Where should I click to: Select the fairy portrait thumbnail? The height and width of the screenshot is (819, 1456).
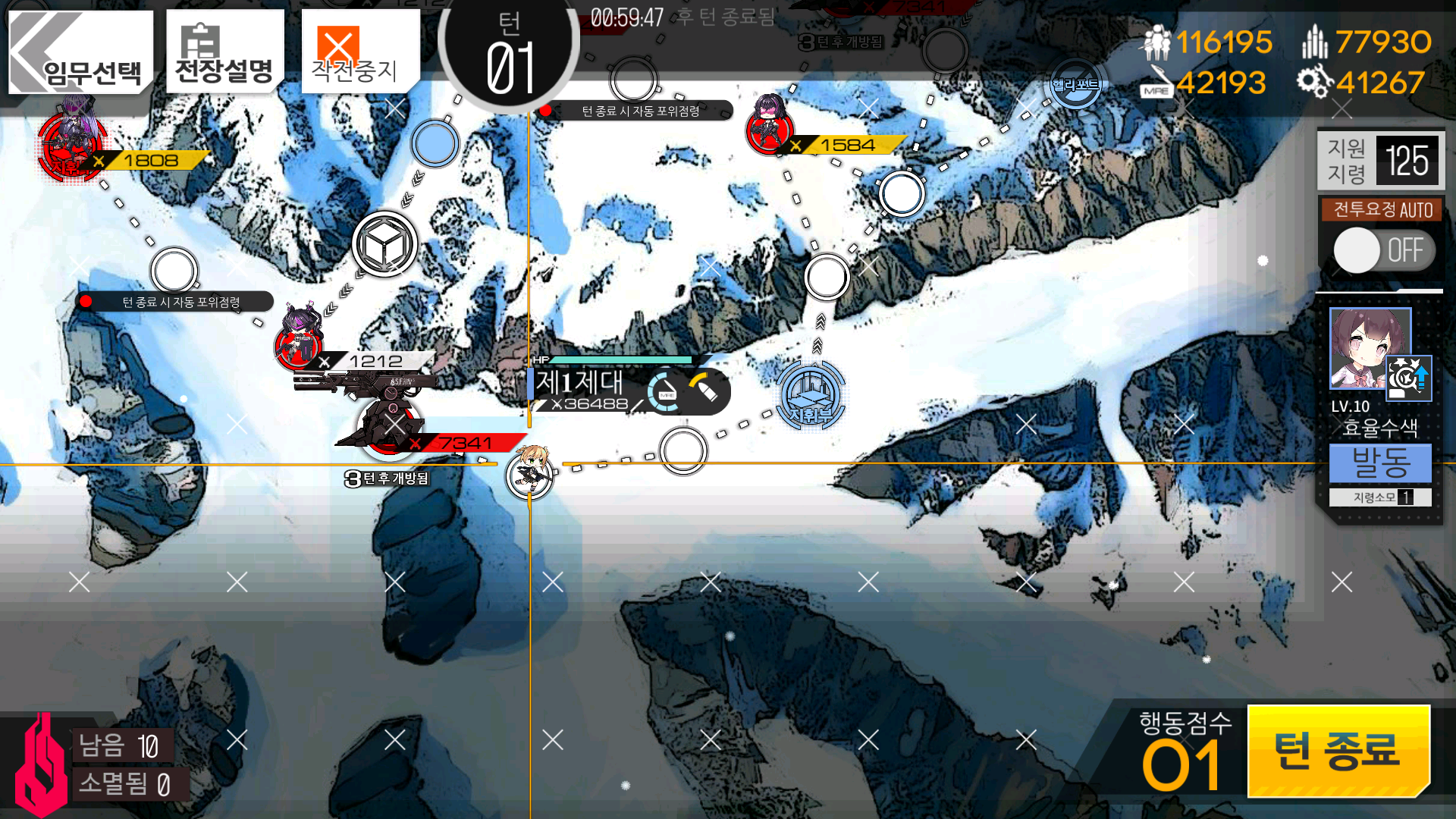coord(1370,349)
